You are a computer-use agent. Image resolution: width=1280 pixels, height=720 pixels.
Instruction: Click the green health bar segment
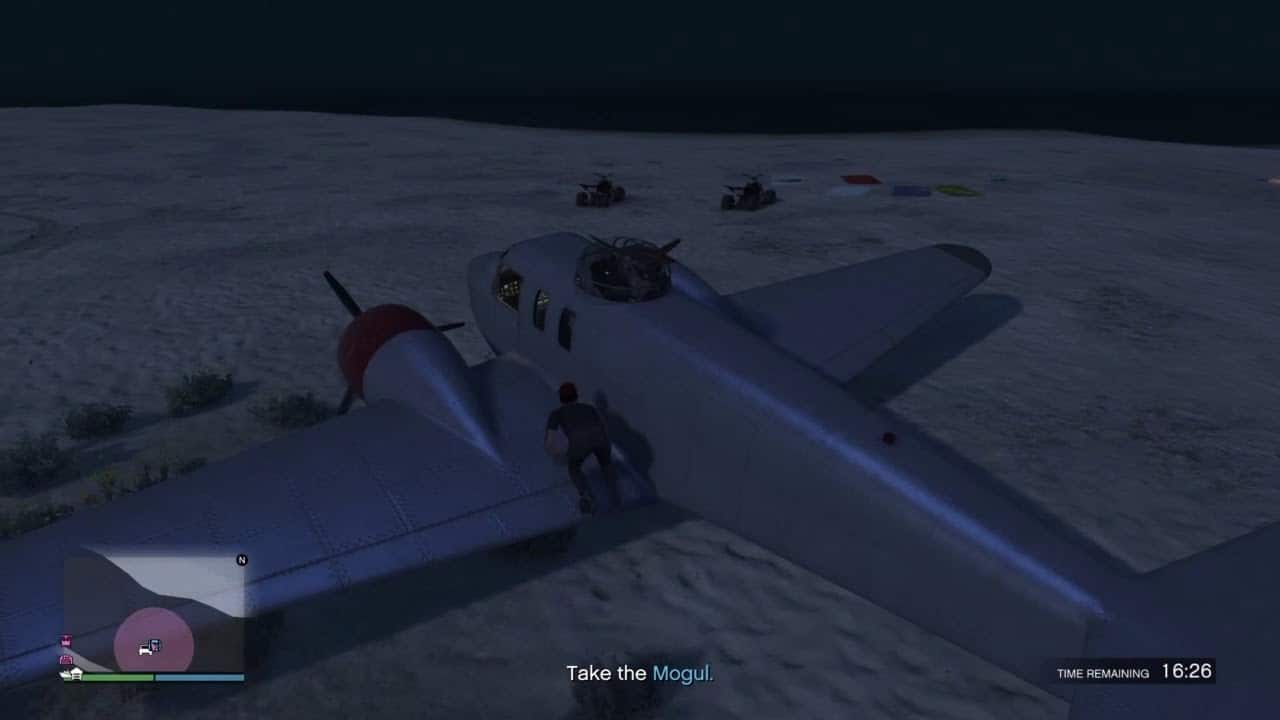[118, 677]
